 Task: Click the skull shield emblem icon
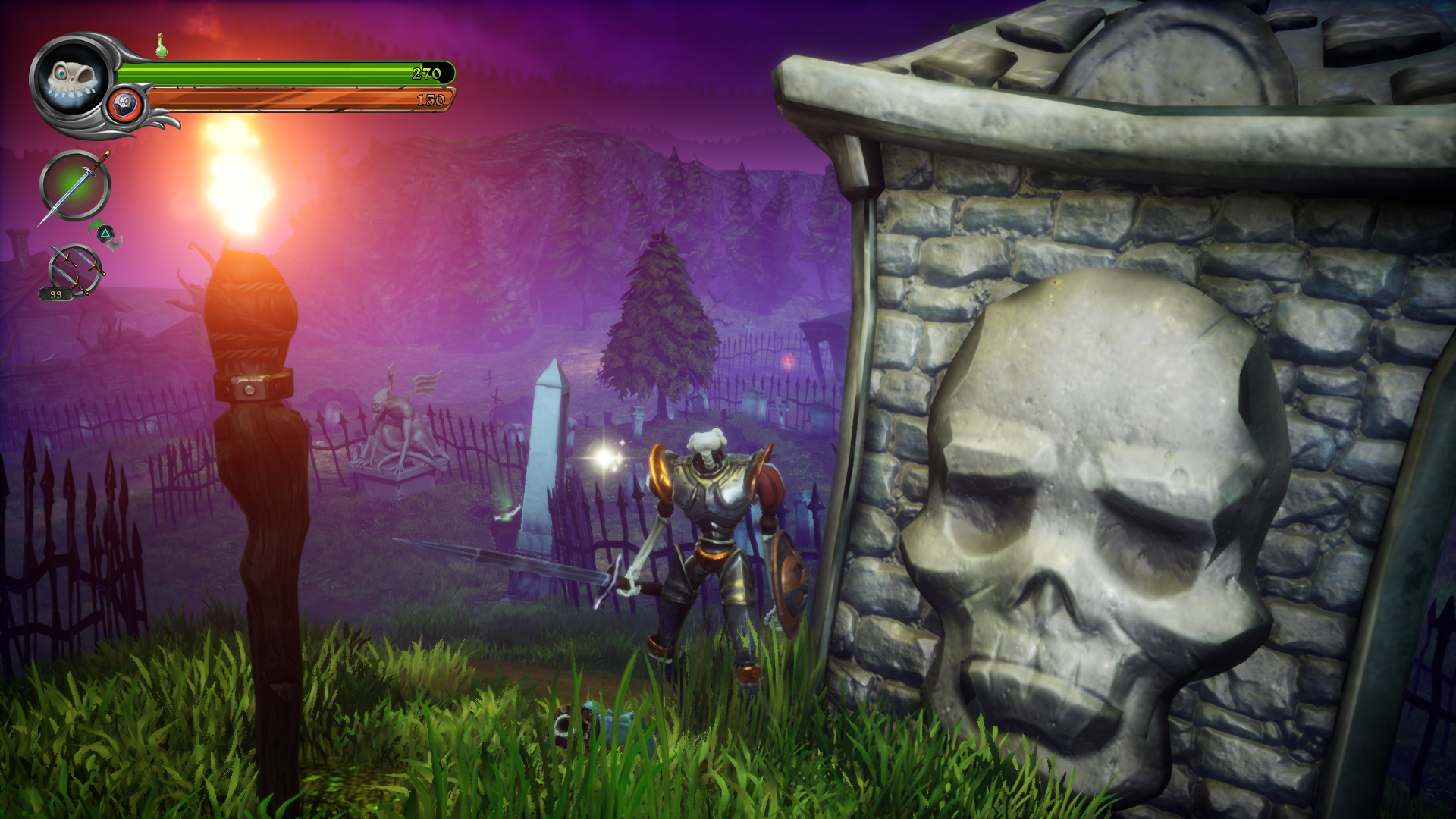click(x=125, y=105)
